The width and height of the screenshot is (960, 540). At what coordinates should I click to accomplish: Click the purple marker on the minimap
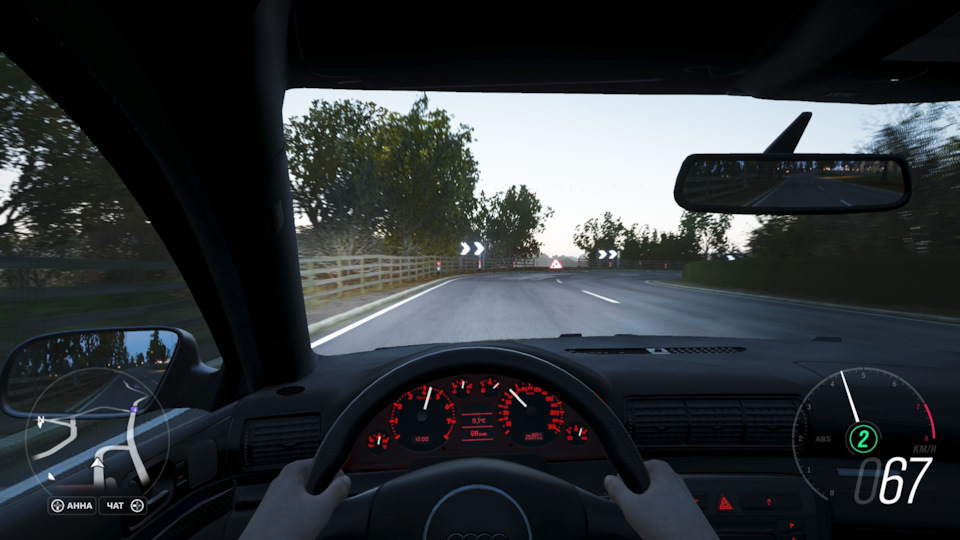[134, 410]
